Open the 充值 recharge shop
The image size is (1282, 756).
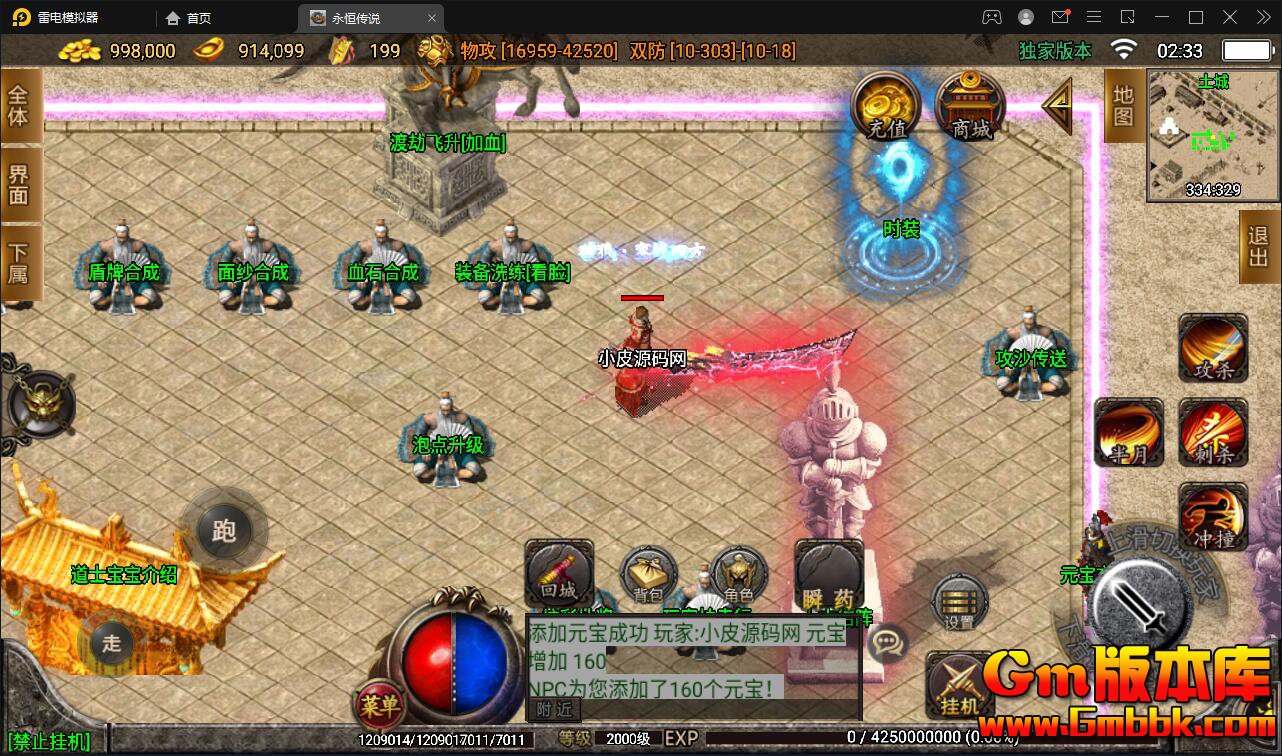point(886,106)
